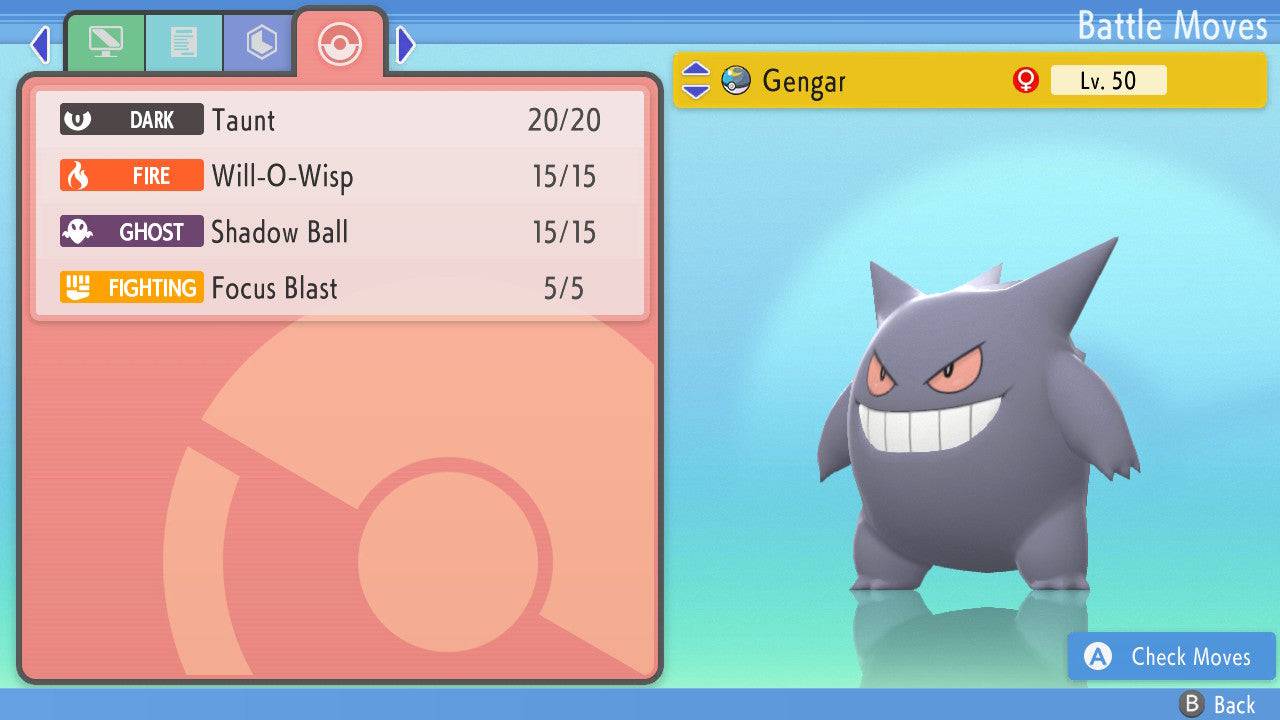This screenshot has height=720, width=1280.
Task: Click the GHOST type icon beside Shadow Ball
Action: coord(131,231)
